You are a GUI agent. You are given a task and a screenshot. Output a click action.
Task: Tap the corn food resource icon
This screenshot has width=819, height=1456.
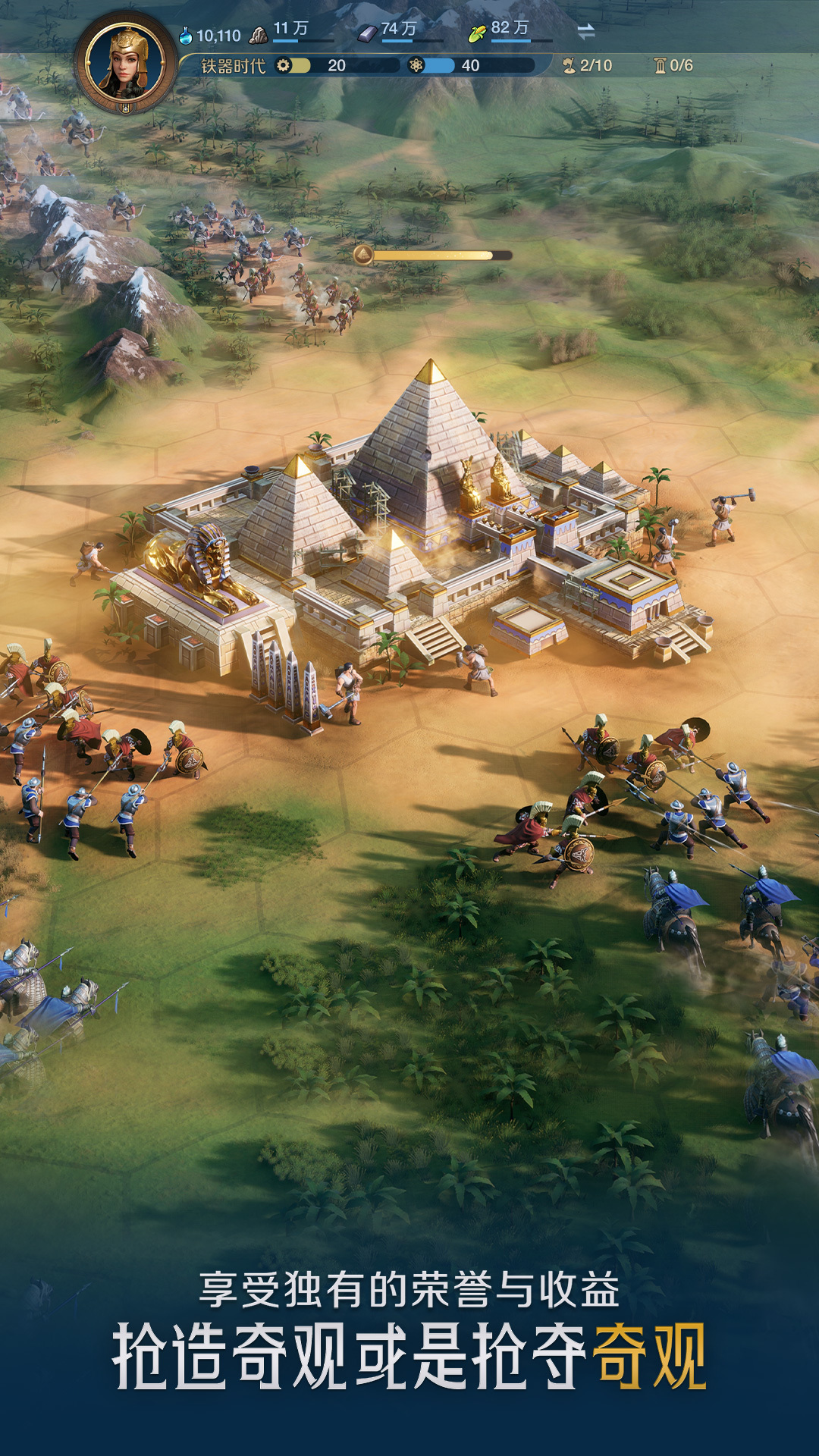click(x=477, y=33)
